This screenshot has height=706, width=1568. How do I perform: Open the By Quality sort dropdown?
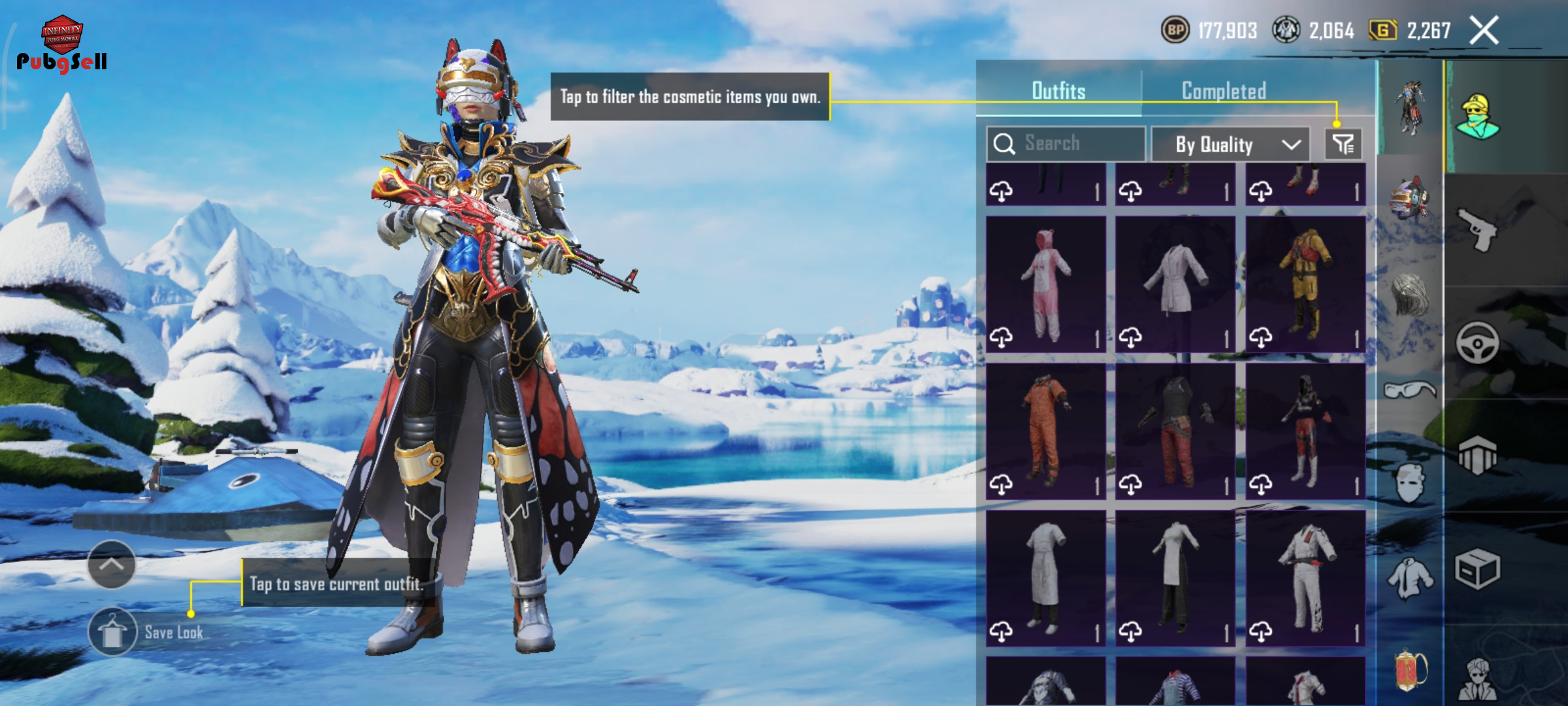click(x=1230, y=144)
